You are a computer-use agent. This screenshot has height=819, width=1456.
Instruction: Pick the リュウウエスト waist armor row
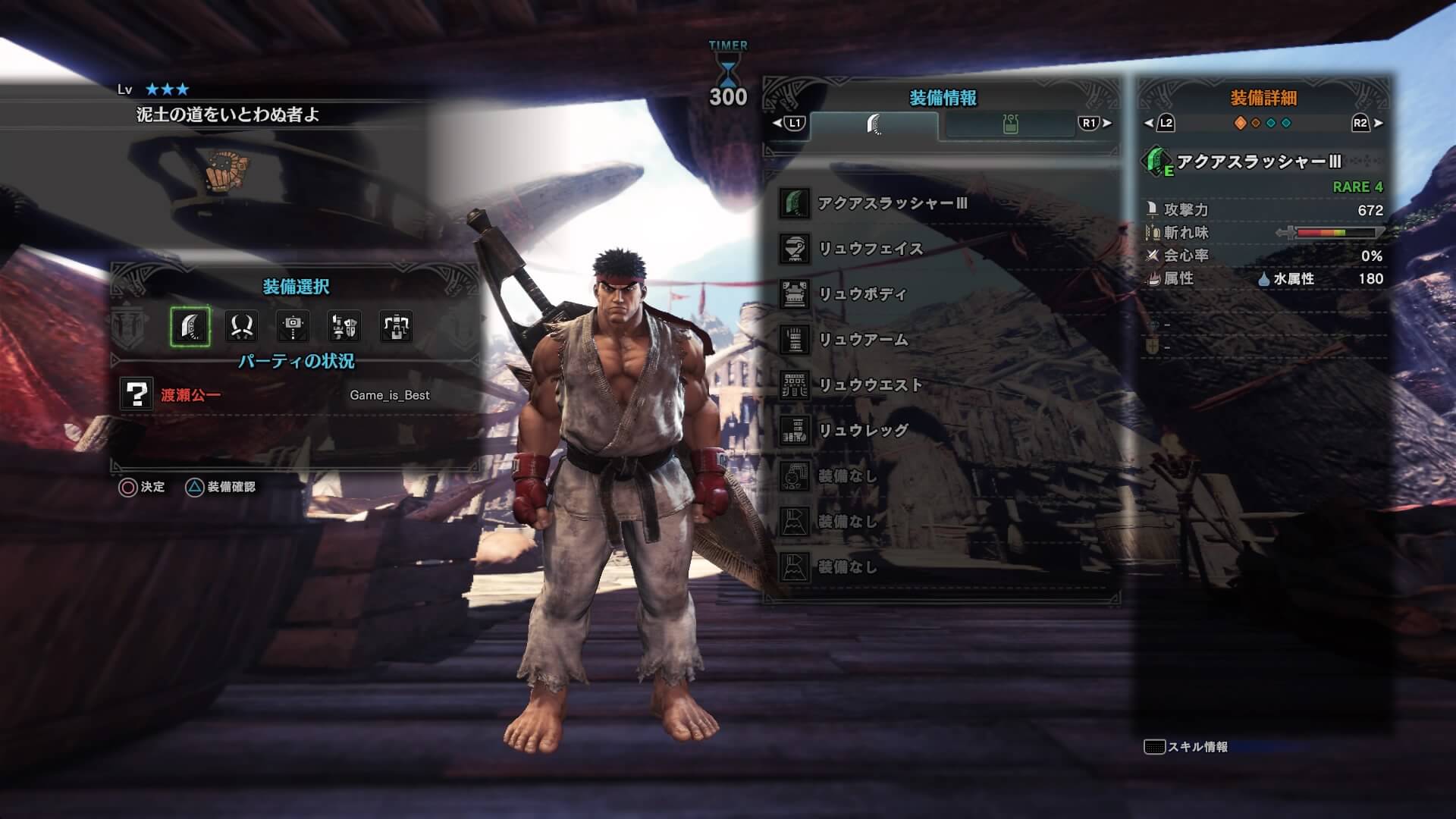click(871, 385)
